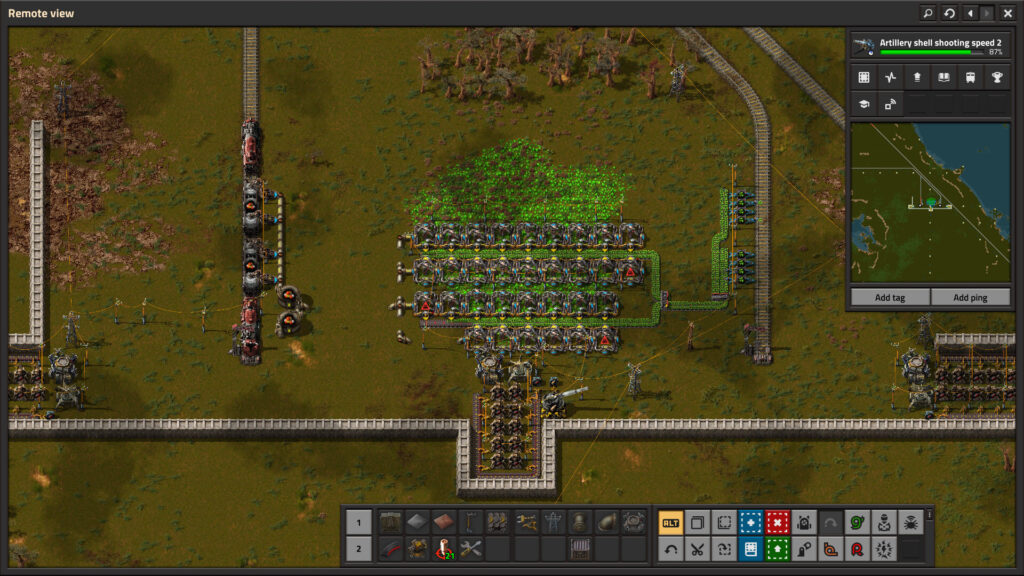The width and height of the screenshot is (1024, 576).
Task: Click the Add ping button
Action: point(969,298)
